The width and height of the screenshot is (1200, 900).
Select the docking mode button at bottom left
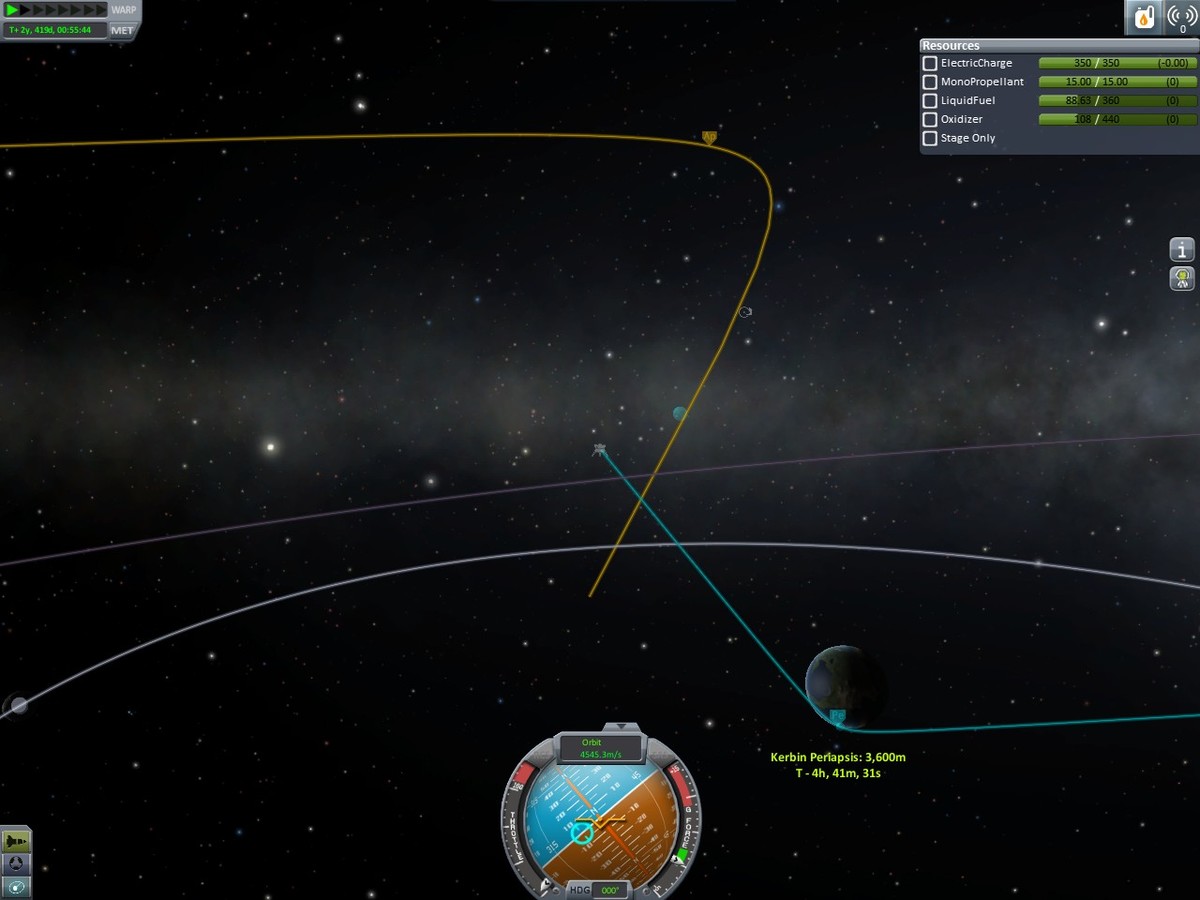[x=17, y=863]
